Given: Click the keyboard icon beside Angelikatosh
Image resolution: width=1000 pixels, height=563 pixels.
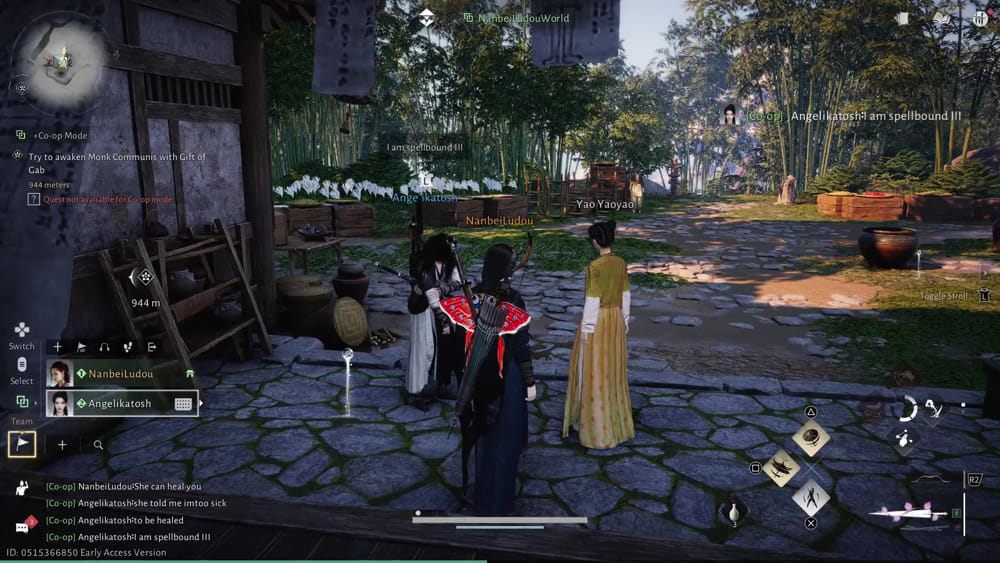Looking at the screenshot, I should click(183, 404).
